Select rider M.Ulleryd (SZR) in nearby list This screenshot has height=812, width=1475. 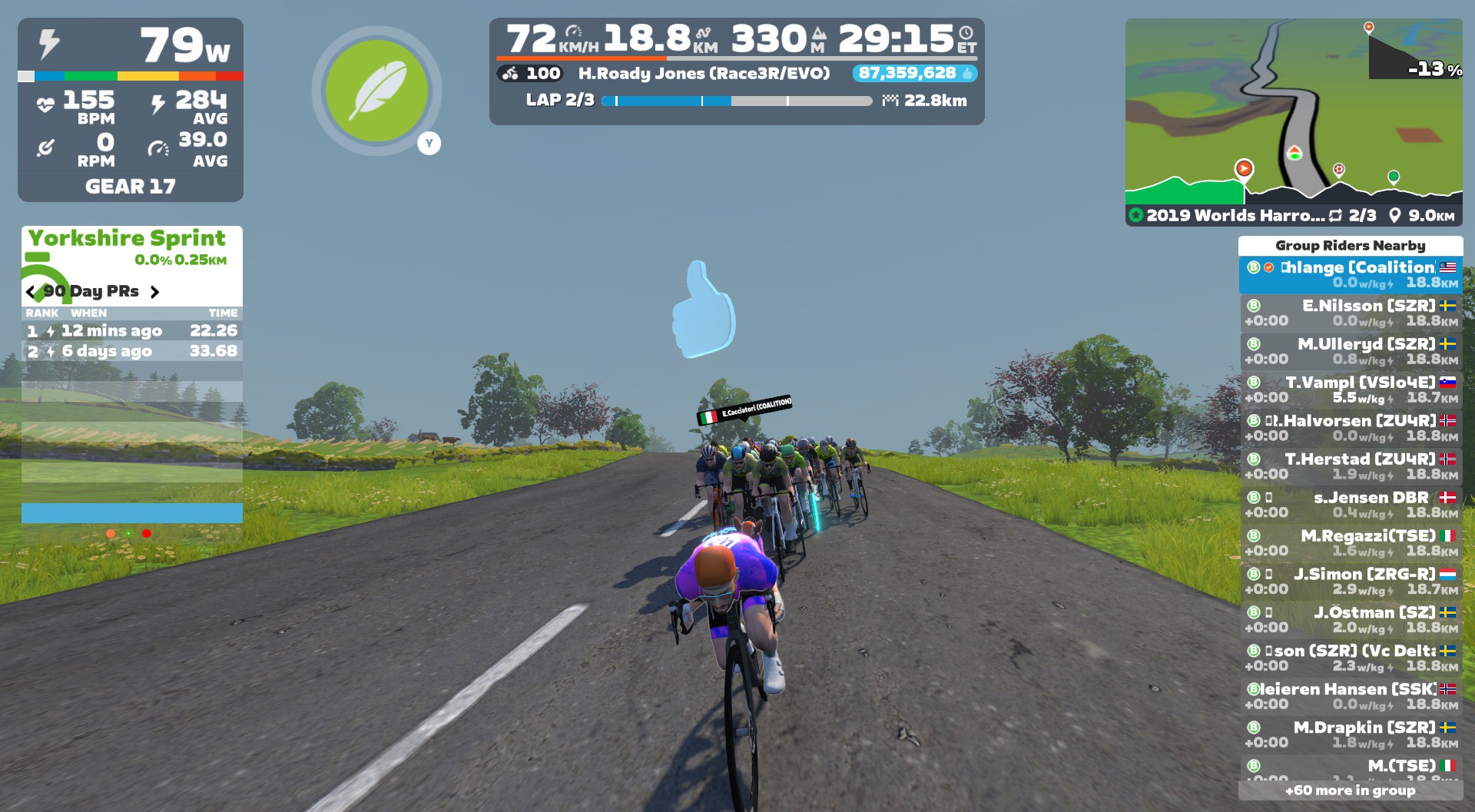point(1351,351)
